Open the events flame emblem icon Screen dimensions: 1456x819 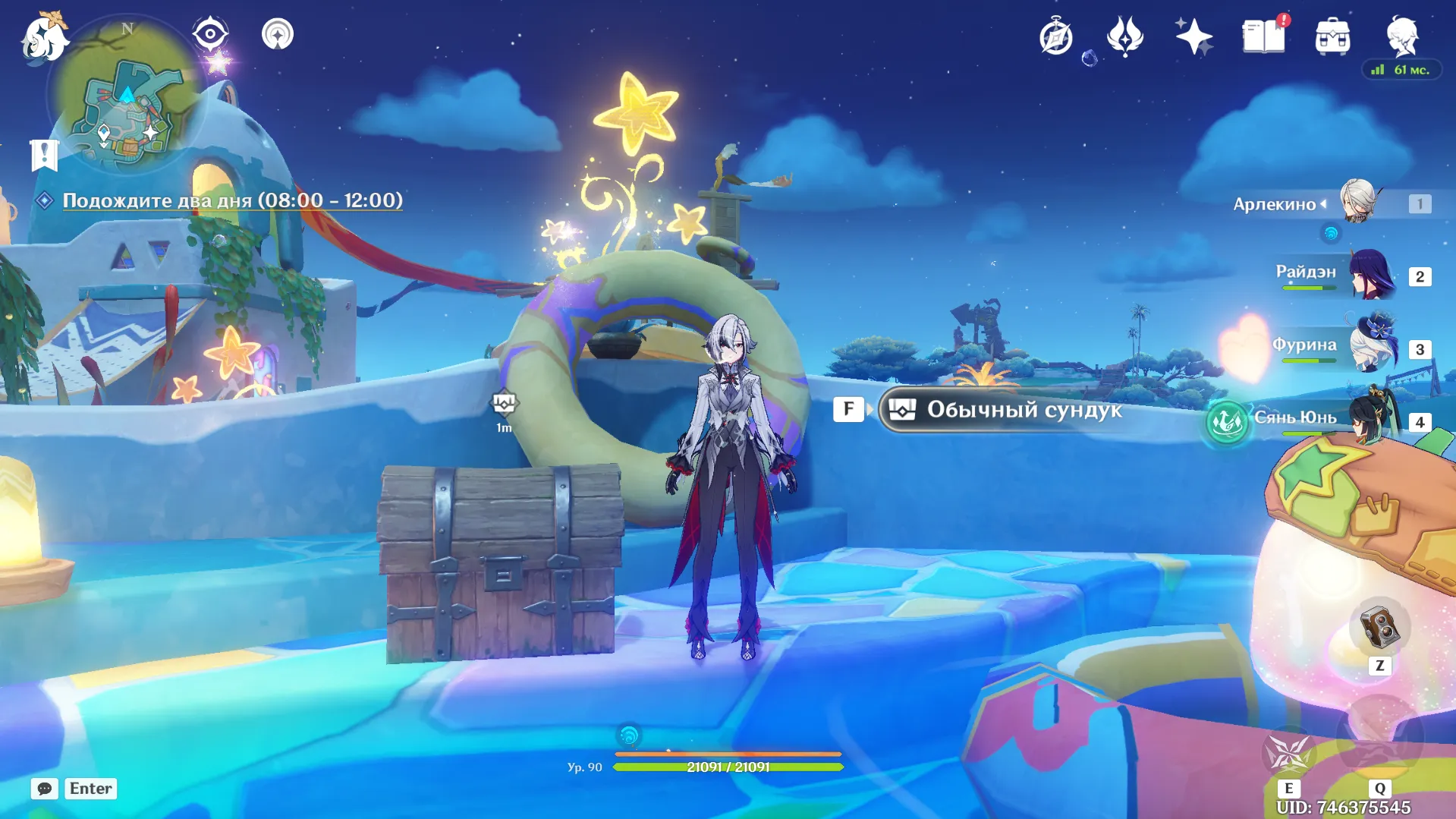point(1124,36)
